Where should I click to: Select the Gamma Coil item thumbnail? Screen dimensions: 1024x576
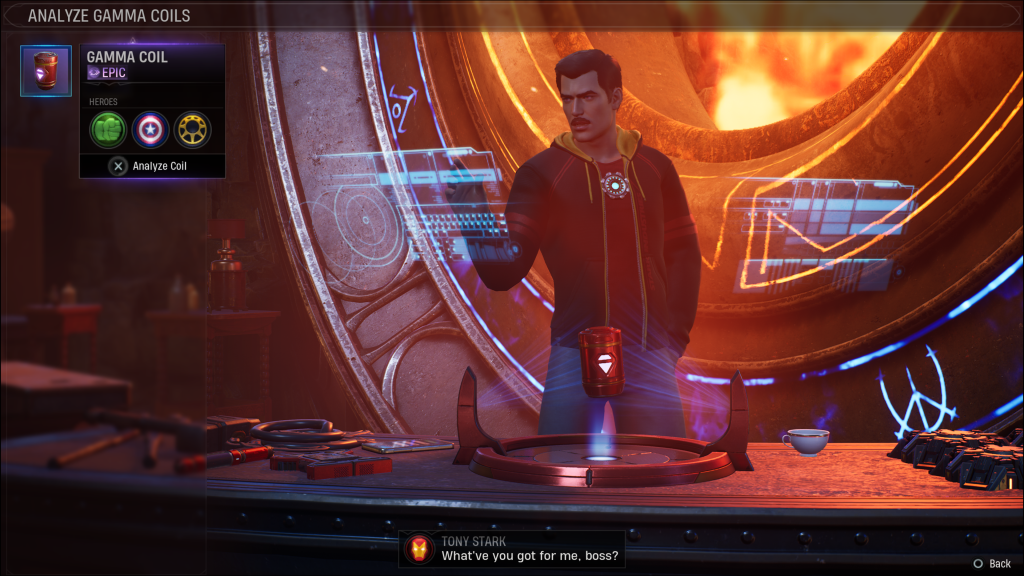coord(46,71)
